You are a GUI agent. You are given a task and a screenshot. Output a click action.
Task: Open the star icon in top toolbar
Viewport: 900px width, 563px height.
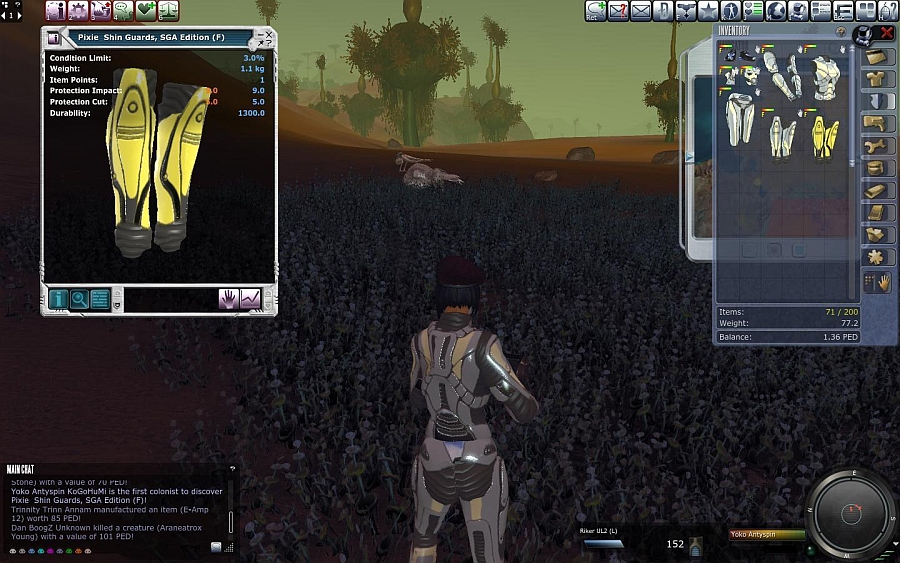click(x=708, y=11)
